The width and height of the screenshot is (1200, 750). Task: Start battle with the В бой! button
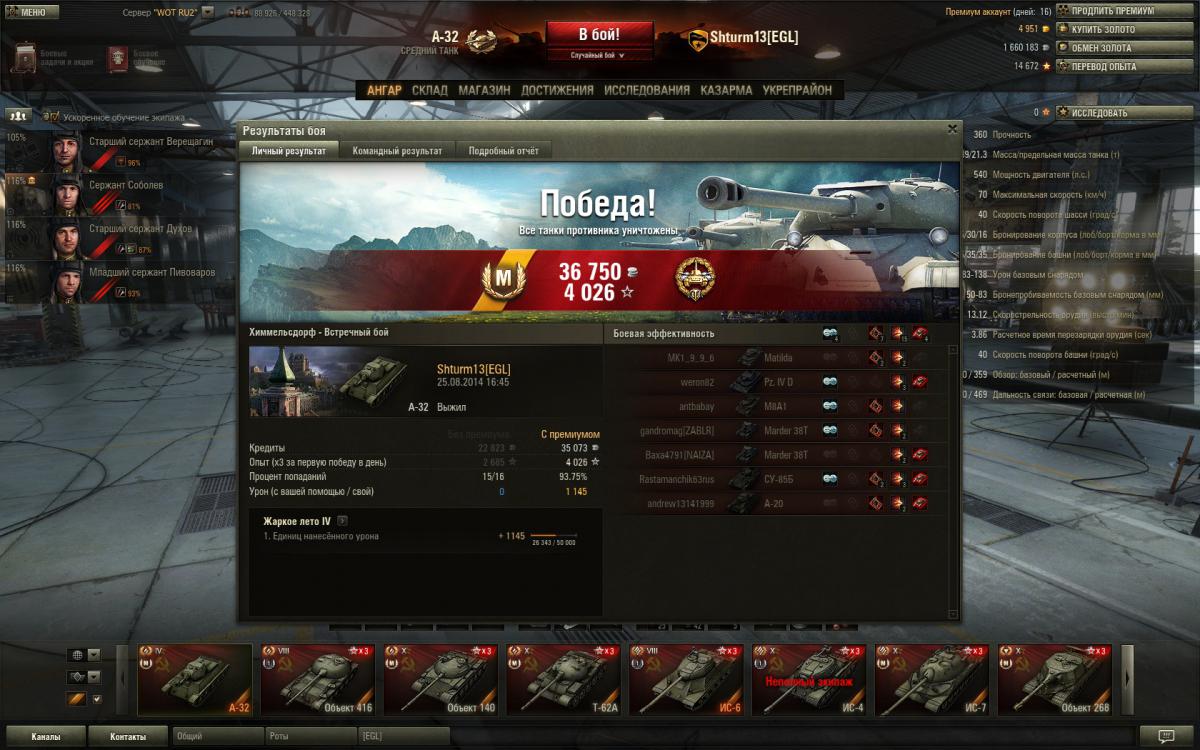pos(599,36)
